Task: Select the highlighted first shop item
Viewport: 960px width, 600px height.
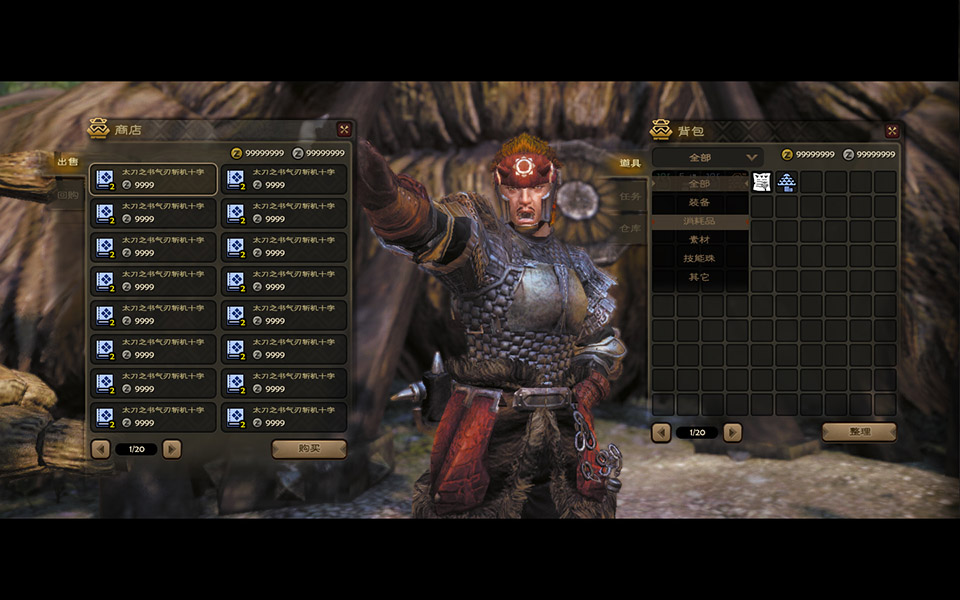Action: click(154, 179)
